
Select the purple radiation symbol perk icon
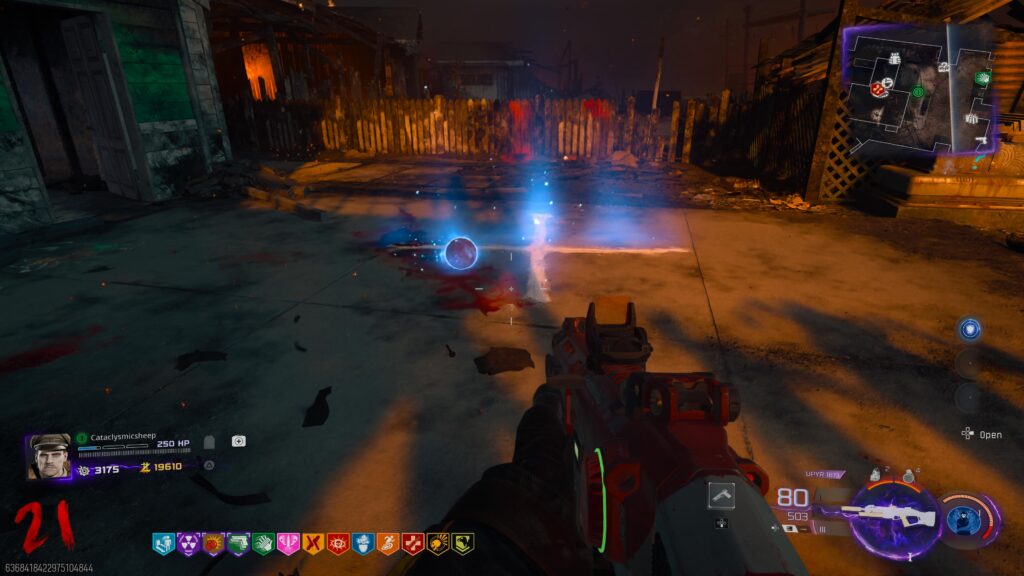point(187,543)
